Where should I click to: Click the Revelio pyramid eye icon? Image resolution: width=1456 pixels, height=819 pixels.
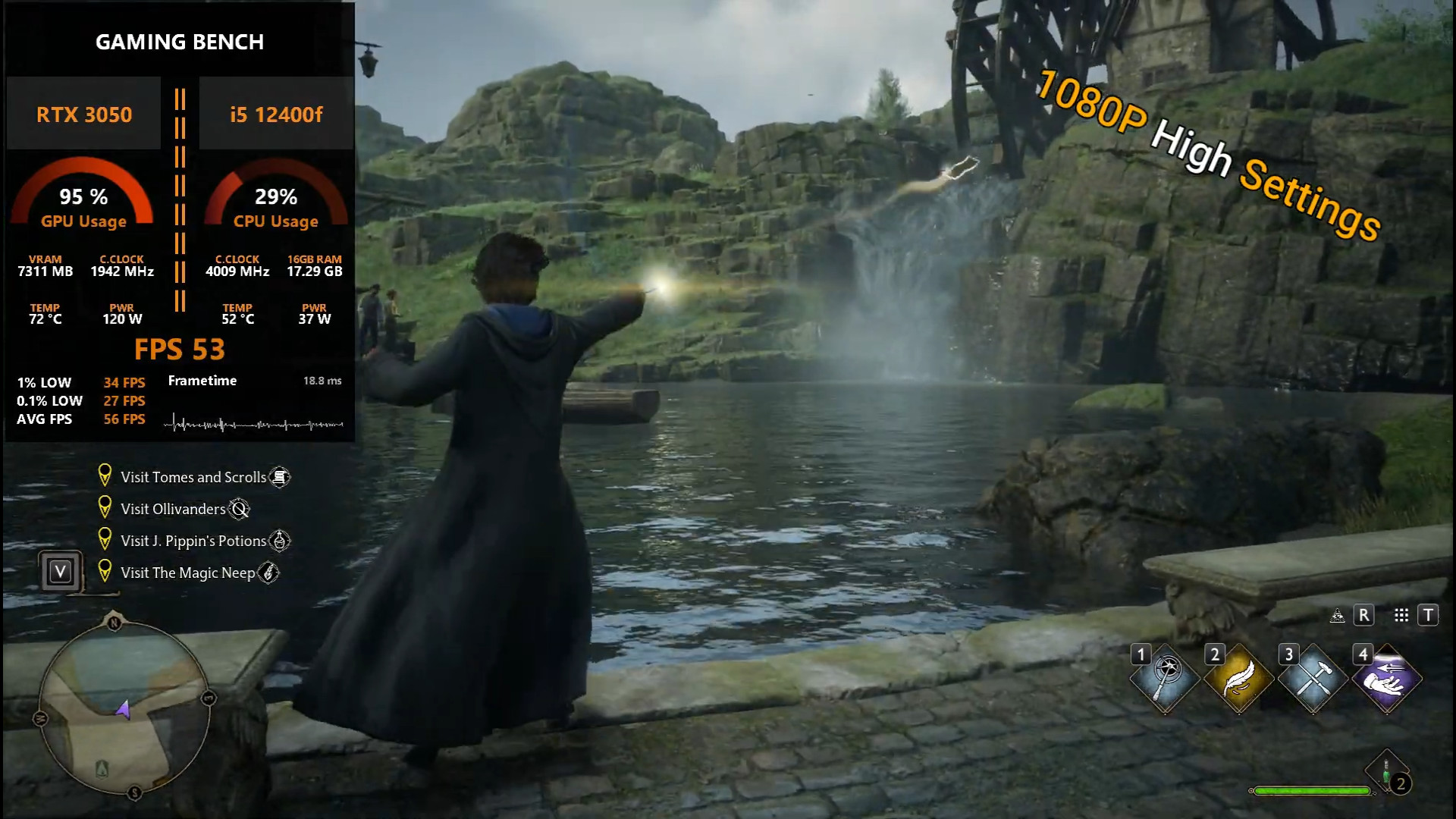pyautogui.click(x=1338, y=616)
